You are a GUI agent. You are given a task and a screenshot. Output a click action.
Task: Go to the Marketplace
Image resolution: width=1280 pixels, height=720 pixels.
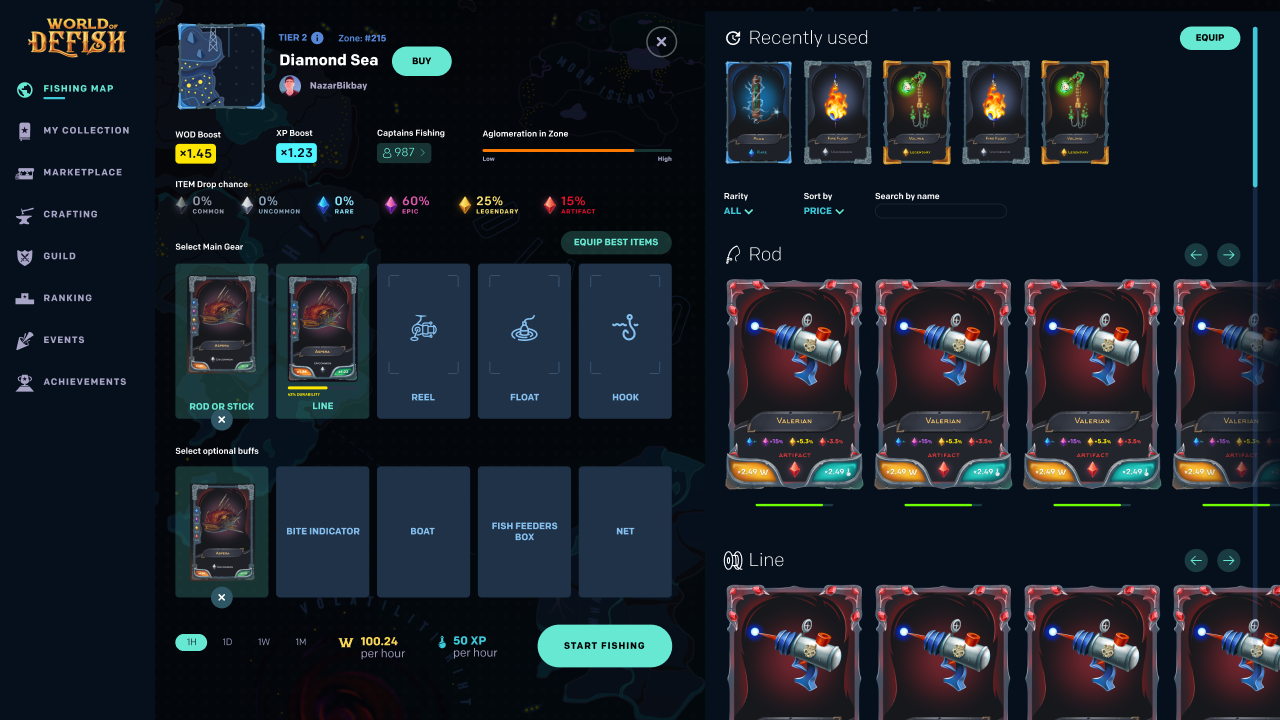(x=80, y=172)
